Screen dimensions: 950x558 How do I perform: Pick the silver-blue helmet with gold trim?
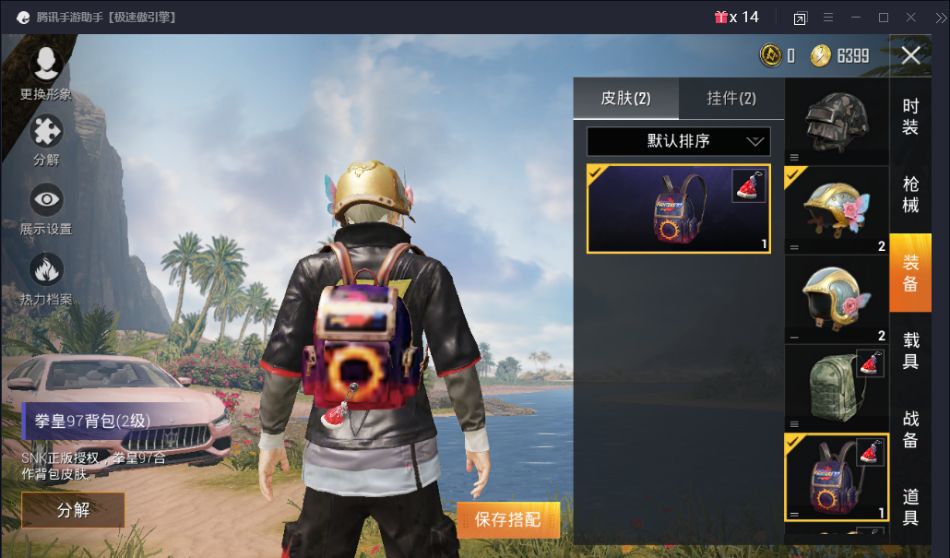(836, 299)
